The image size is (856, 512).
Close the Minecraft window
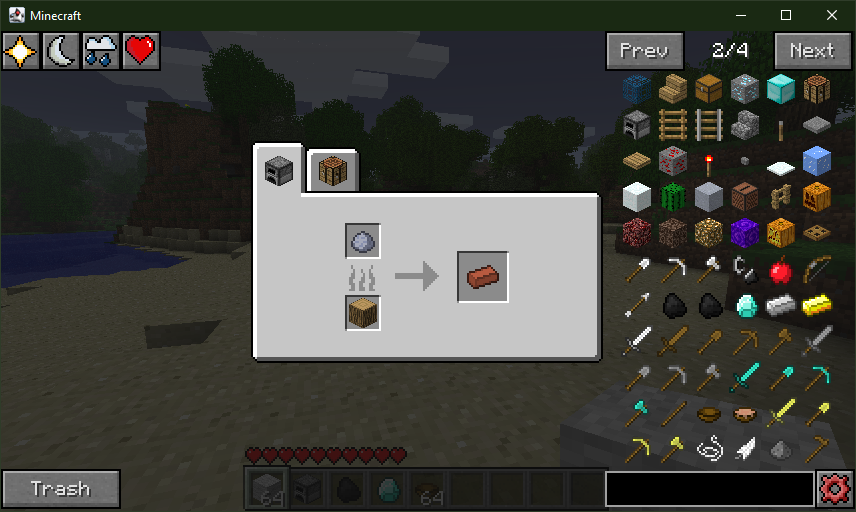[x=832, y=15]
